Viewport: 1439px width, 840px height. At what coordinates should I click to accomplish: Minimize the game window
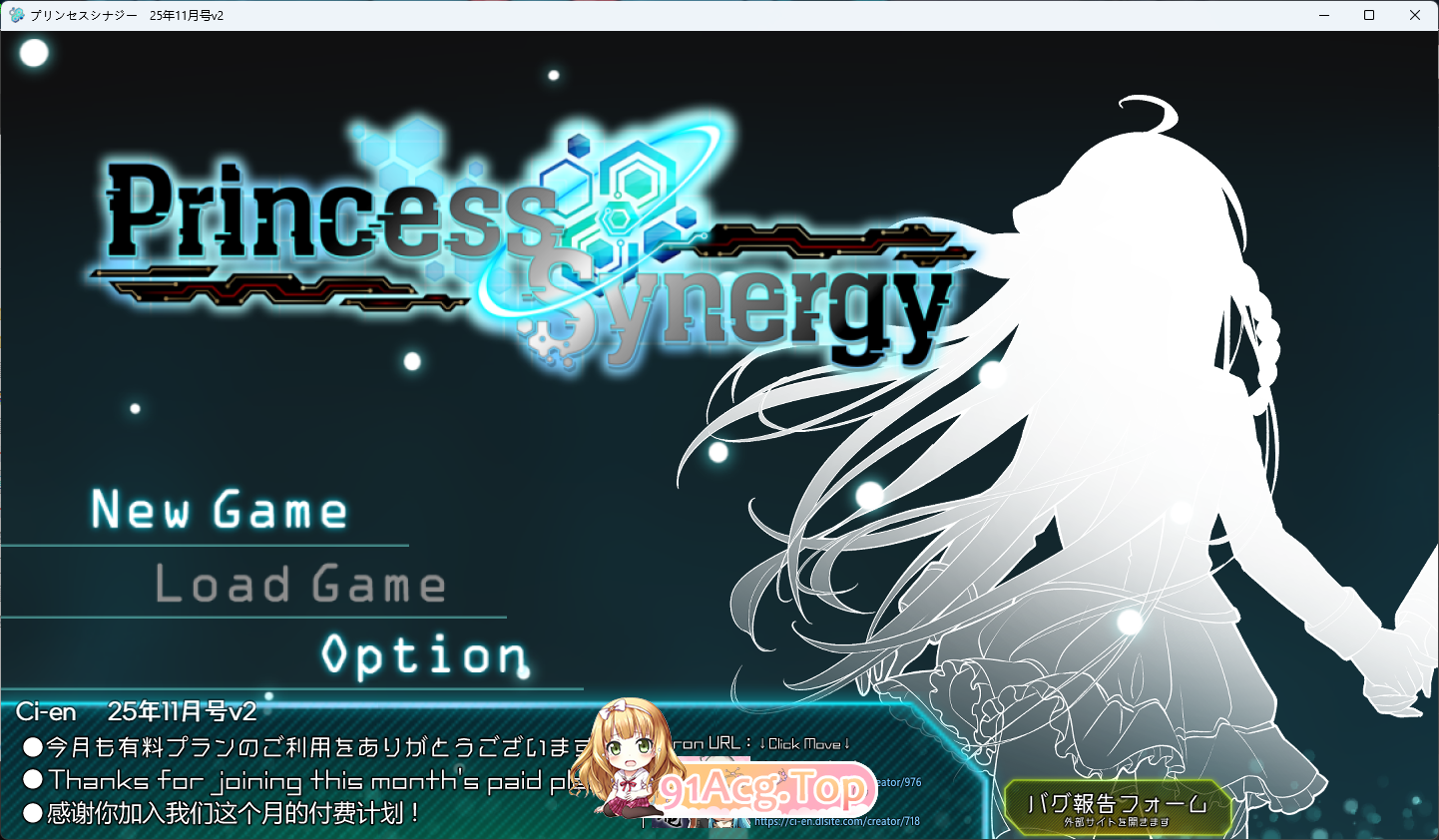coord(1324,15)
